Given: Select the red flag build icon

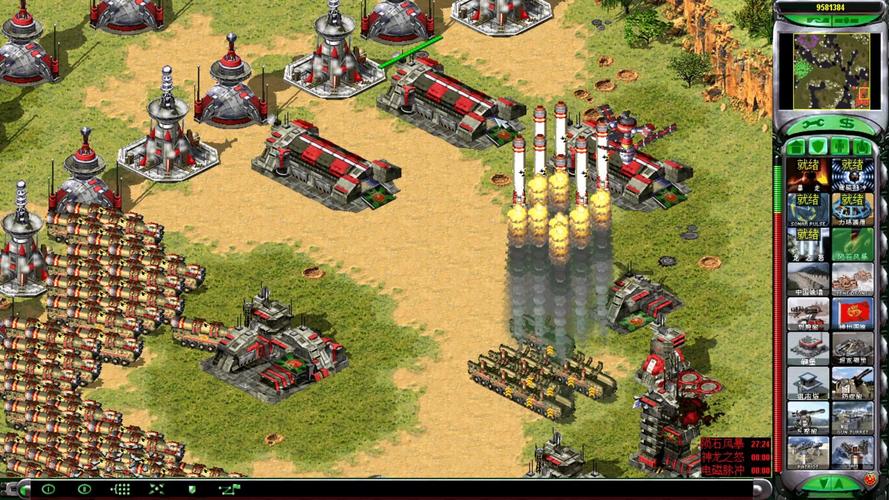Looking at the screenshot, I should click(852, 313).
